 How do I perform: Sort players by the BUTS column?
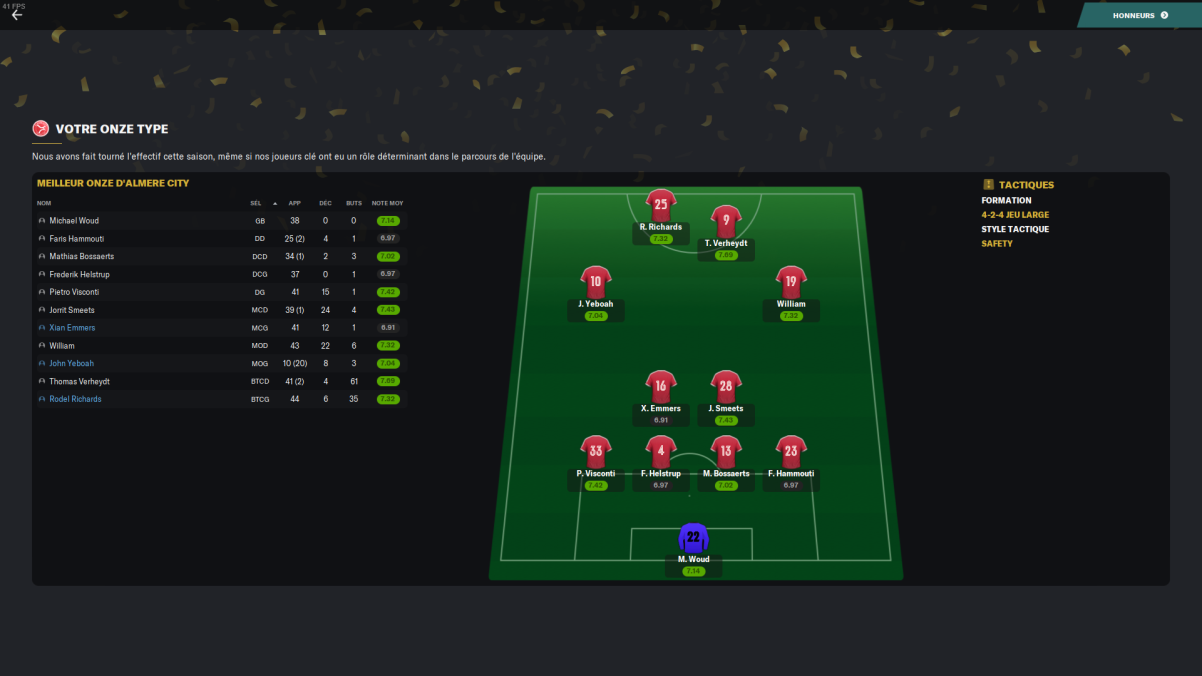[354, 203]
